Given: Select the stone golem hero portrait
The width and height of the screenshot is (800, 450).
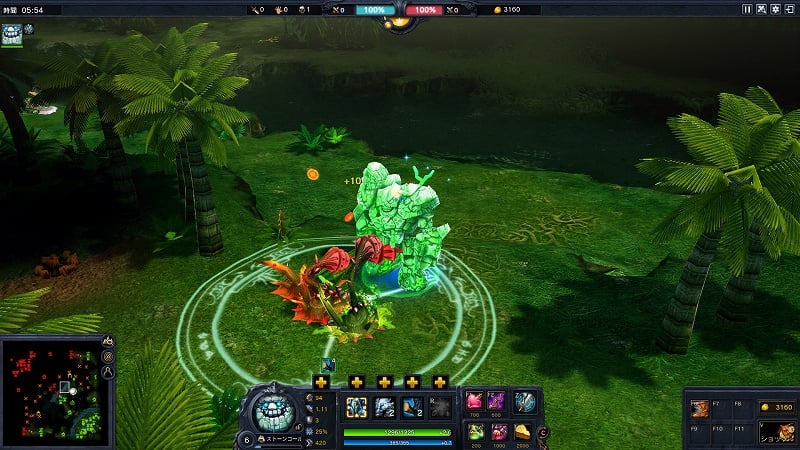Looking at the screenshot, I should (x=272, y=411).
